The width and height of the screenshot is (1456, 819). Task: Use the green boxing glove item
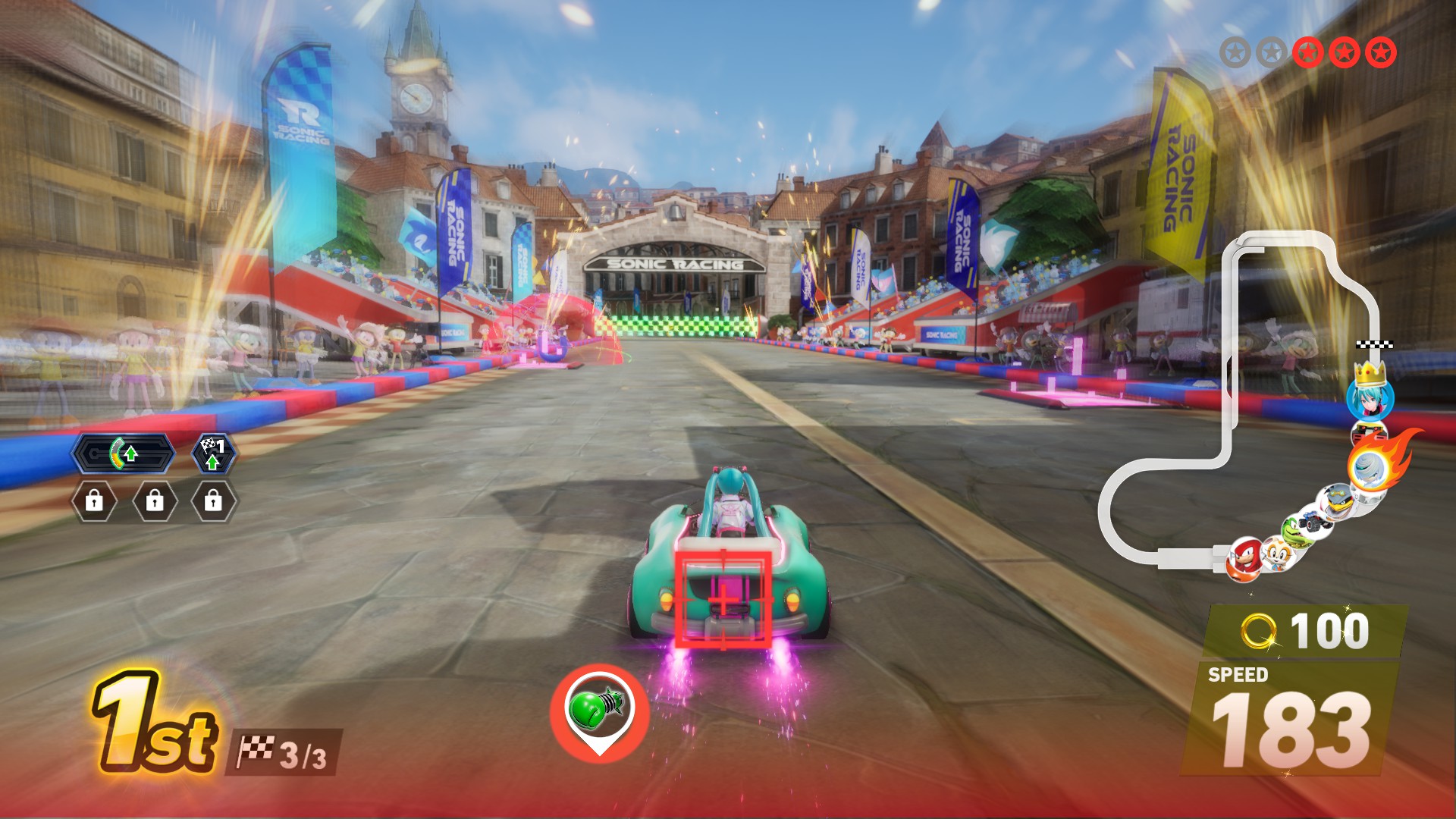click(599, 708)
